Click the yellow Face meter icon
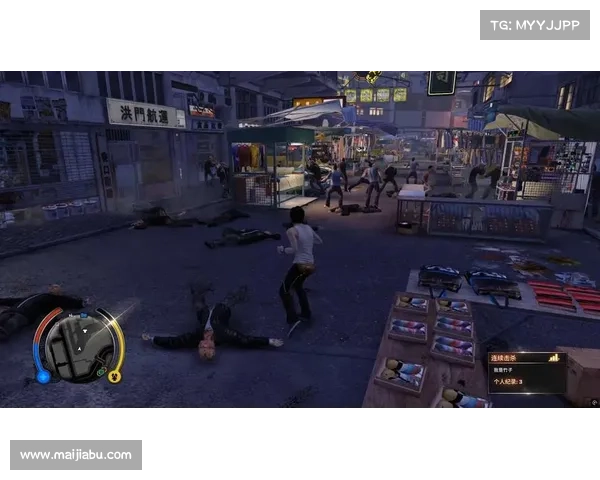This screenshot has width=600, height=480. (114, 377)
